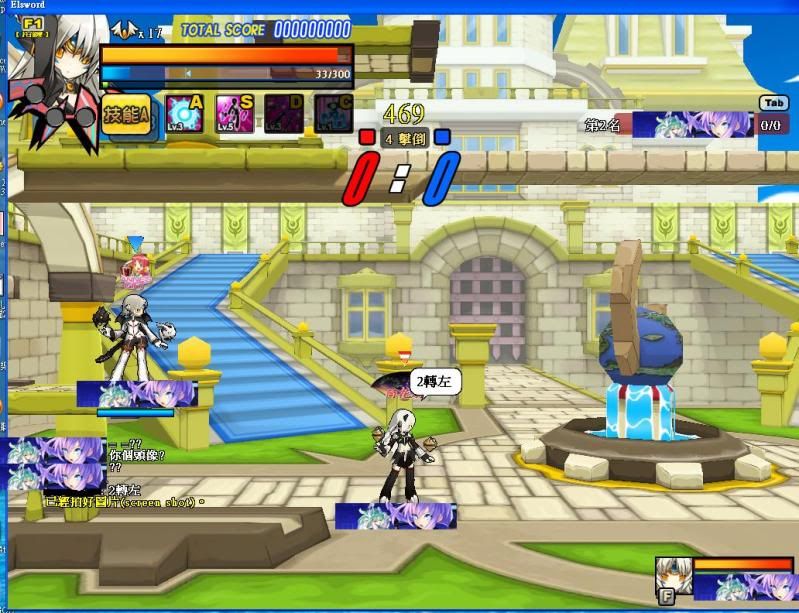
Task: Click the yellow 技能A skill set button
Action: (127, 117)
